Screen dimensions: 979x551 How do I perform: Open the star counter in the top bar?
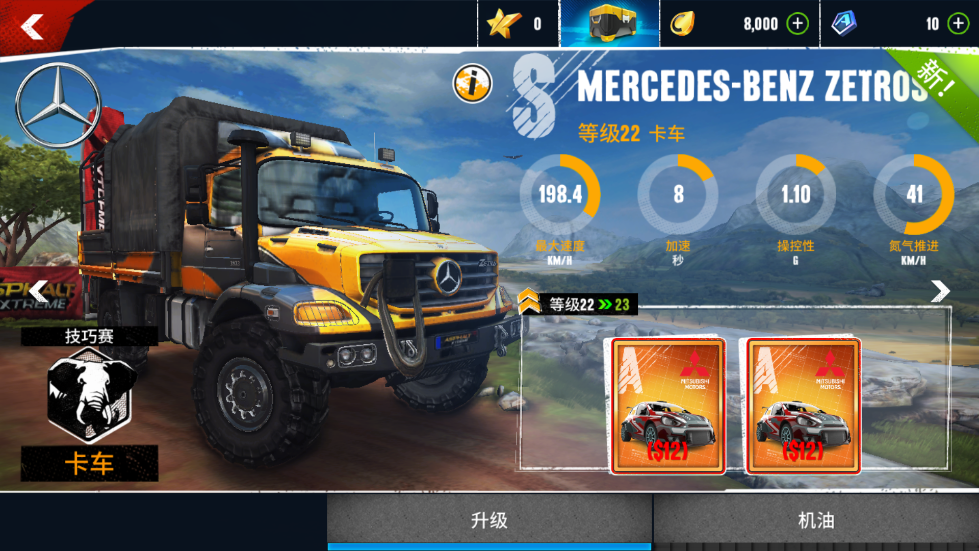pyautogui.click(x=517, y=24)
